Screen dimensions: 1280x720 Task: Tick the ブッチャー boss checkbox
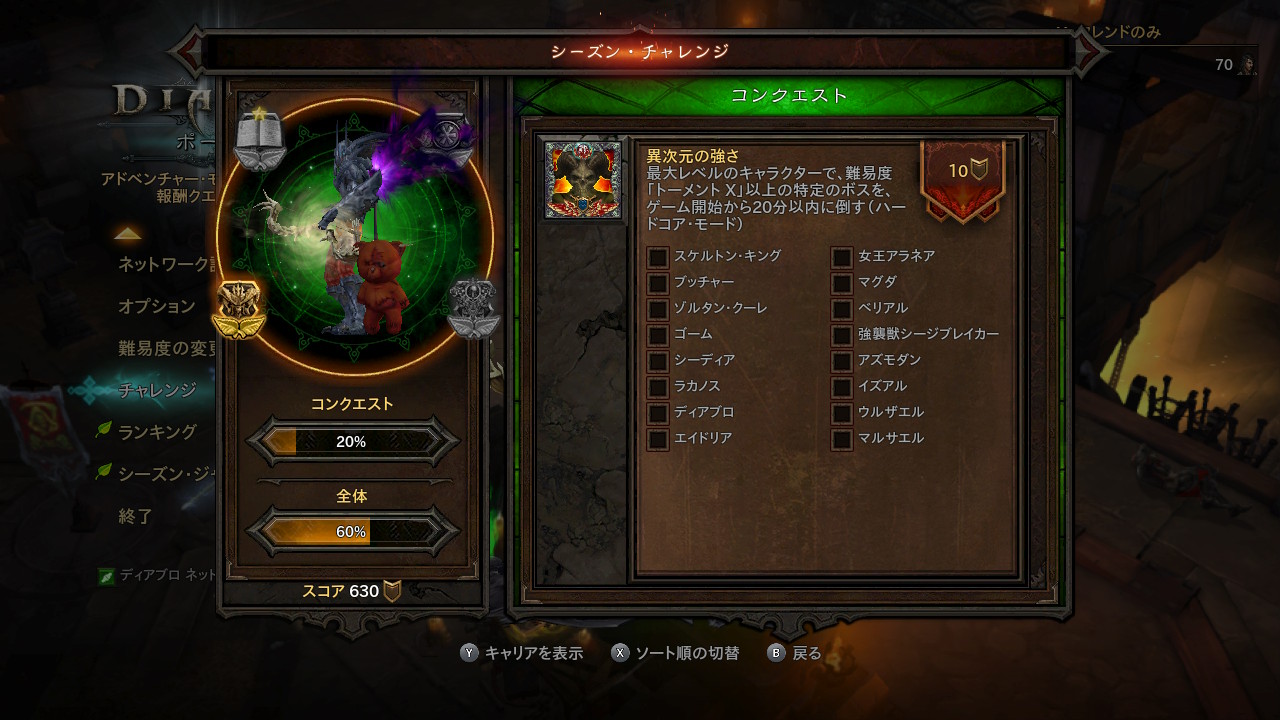[658, 283]
